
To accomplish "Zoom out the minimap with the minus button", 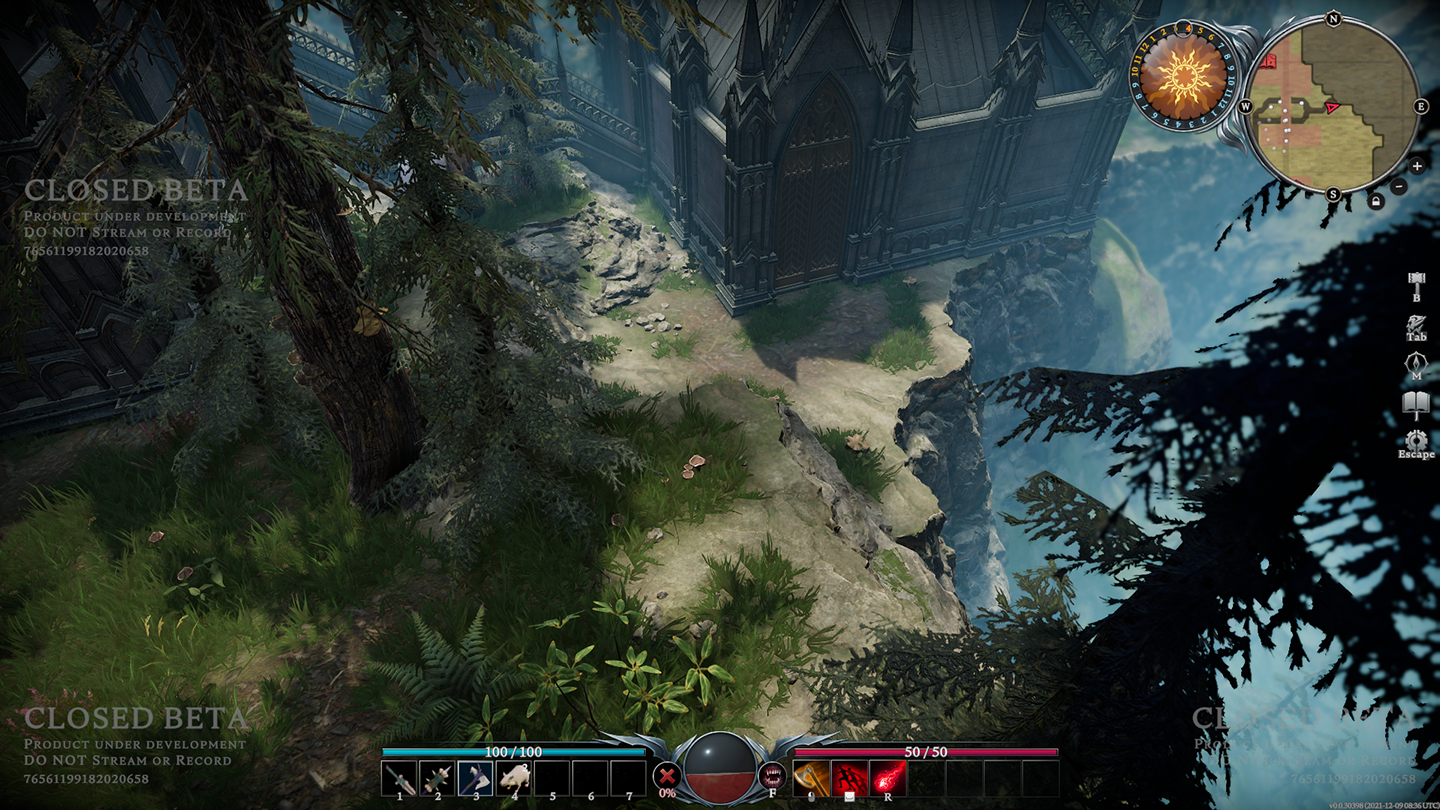I will click(x=1399, y=187).
